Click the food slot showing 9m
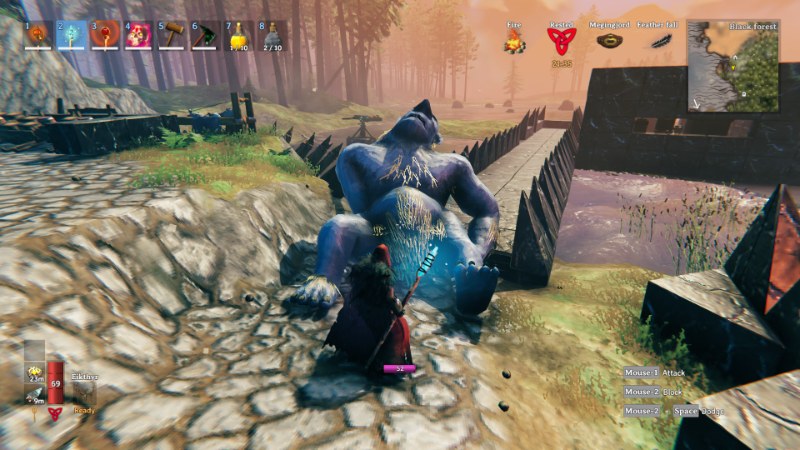 [33, 393]
